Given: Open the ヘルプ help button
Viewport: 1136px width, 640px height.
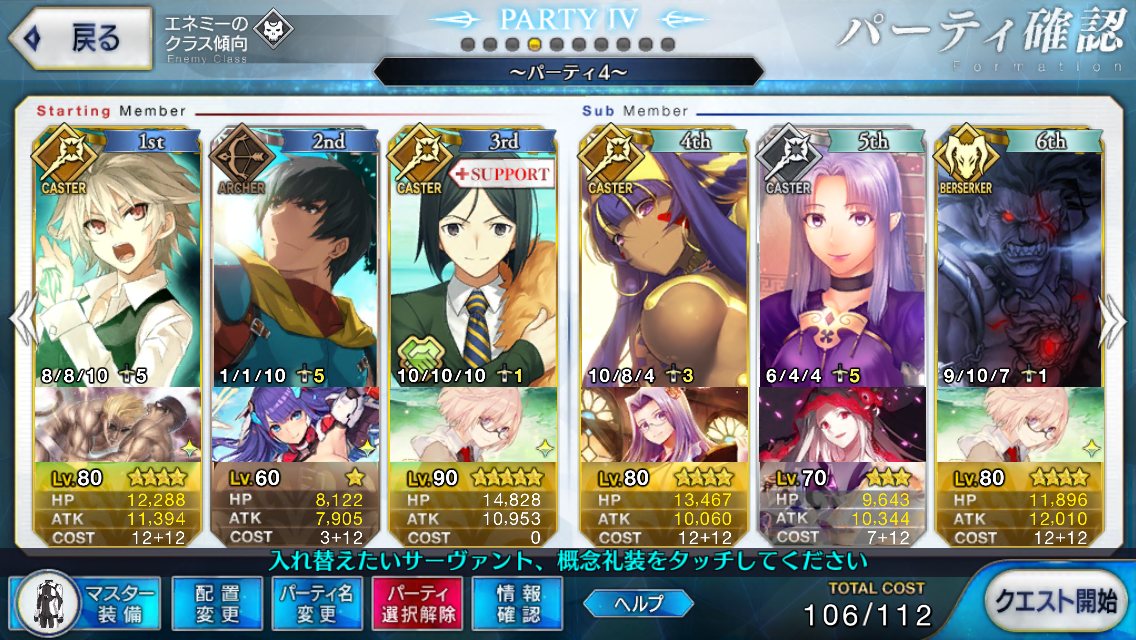Looking at the screenshot, I should pyautogui.click(x=638, y=602).
